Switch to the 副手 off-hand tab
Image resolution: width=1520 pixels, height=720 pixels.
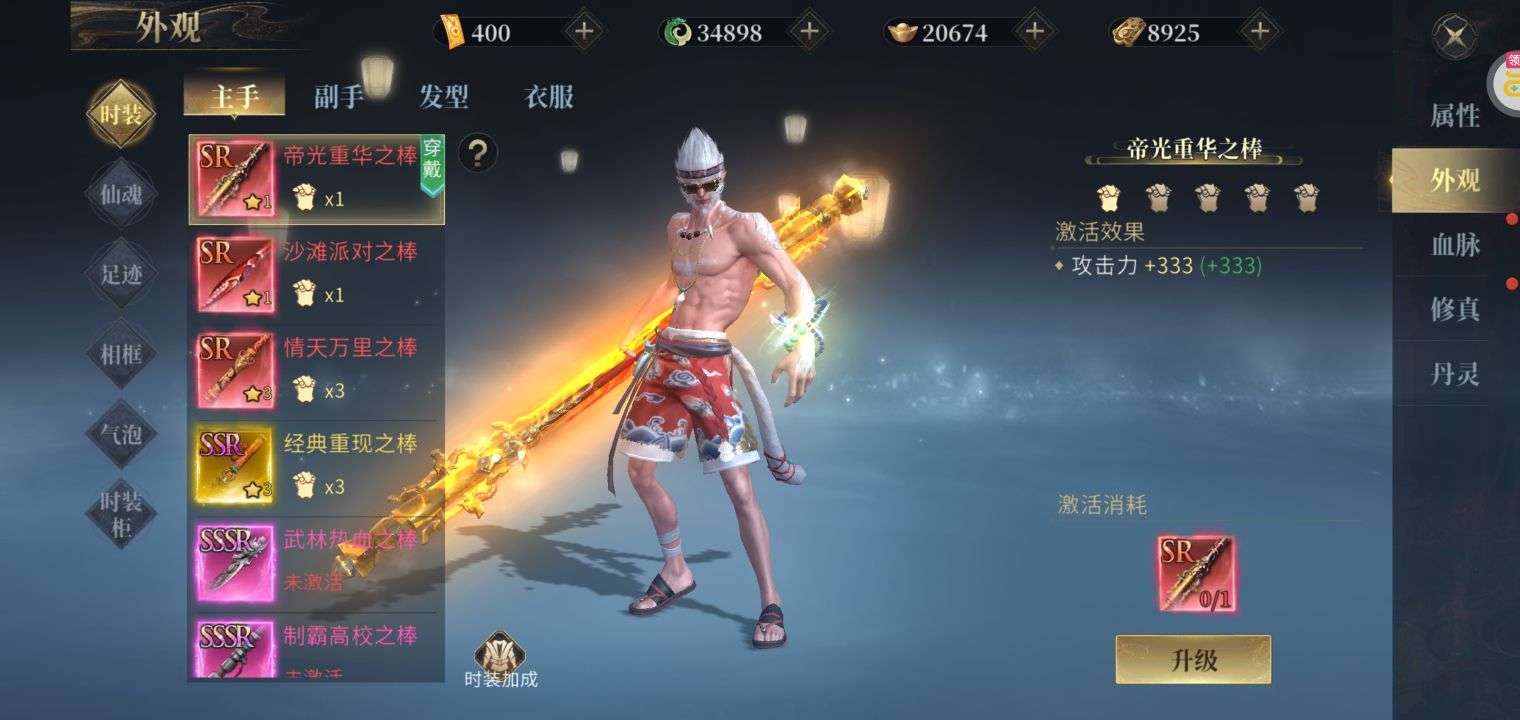point(338,97)
